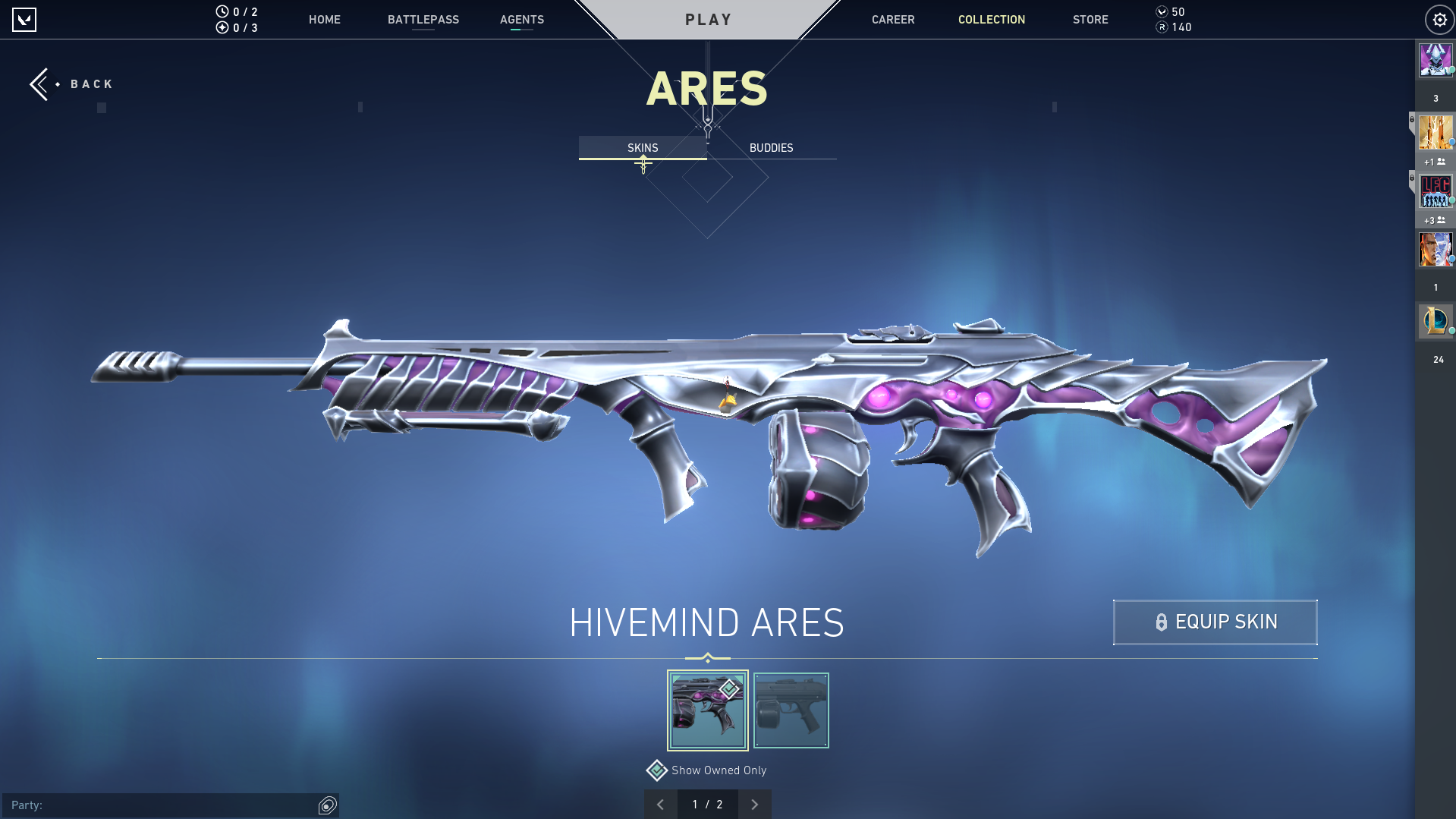Select the default Ares skin thumbnail
The height and width of the screenshot is (819, 1456).
(x=791, y=710)
